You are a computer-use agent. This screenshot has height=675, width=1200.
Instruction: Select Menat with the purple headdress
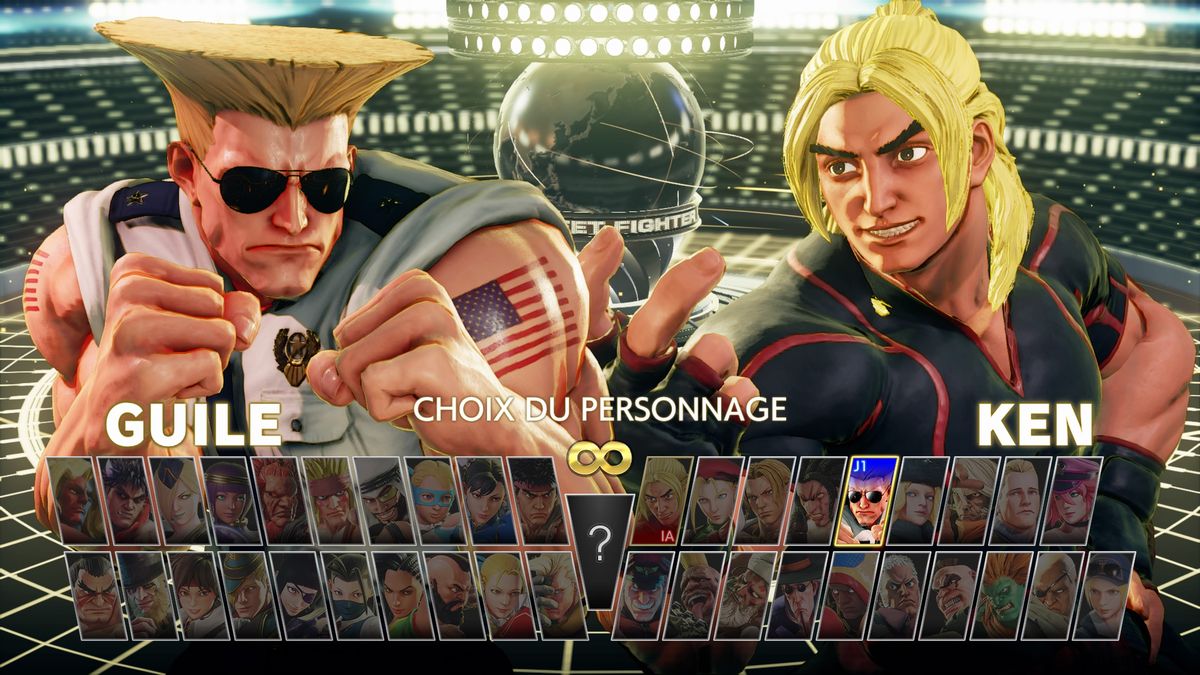pos(230,500)
